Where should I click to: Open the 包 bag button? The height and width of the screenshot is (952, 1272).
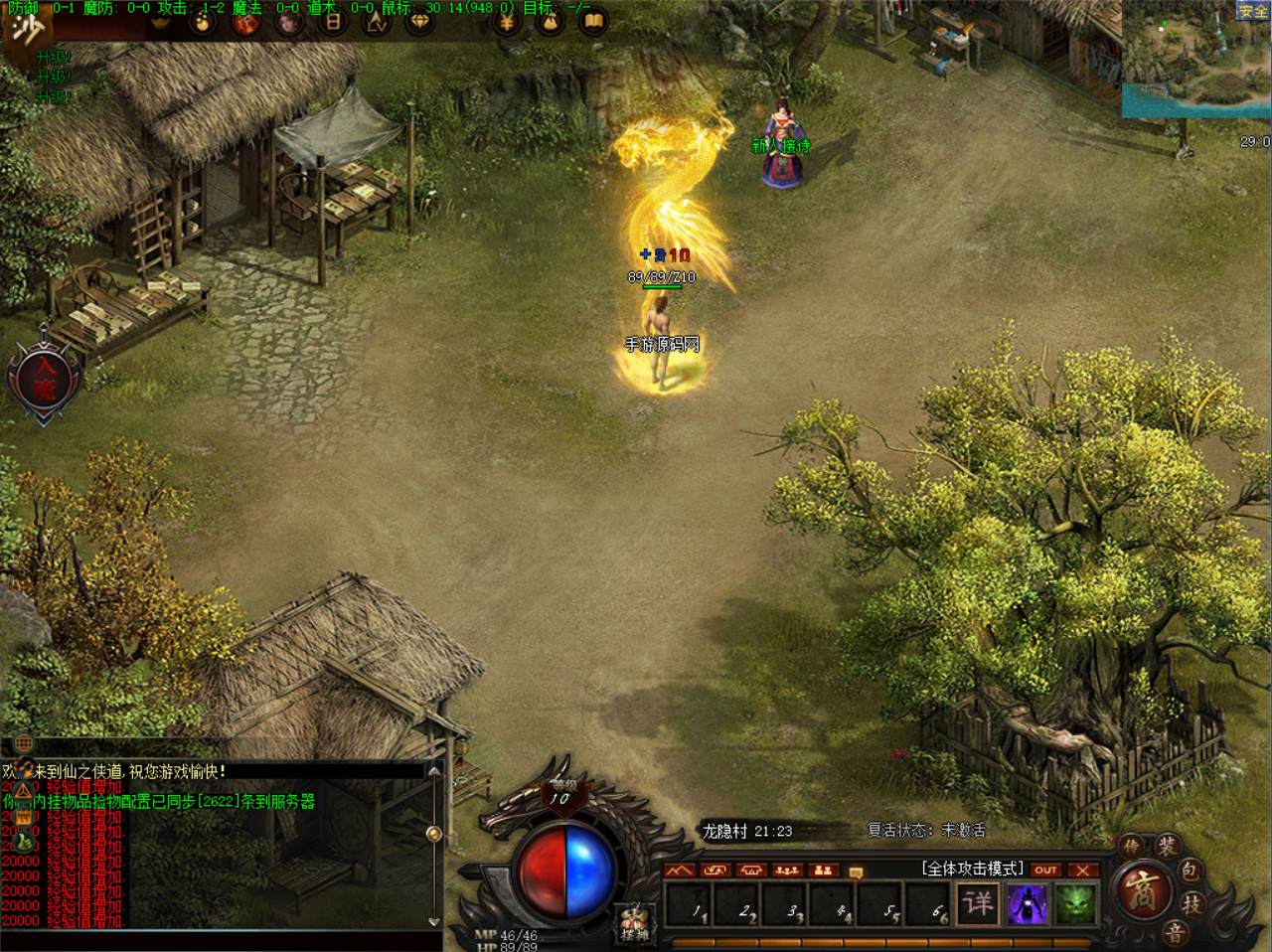[x=1190, y=873]
